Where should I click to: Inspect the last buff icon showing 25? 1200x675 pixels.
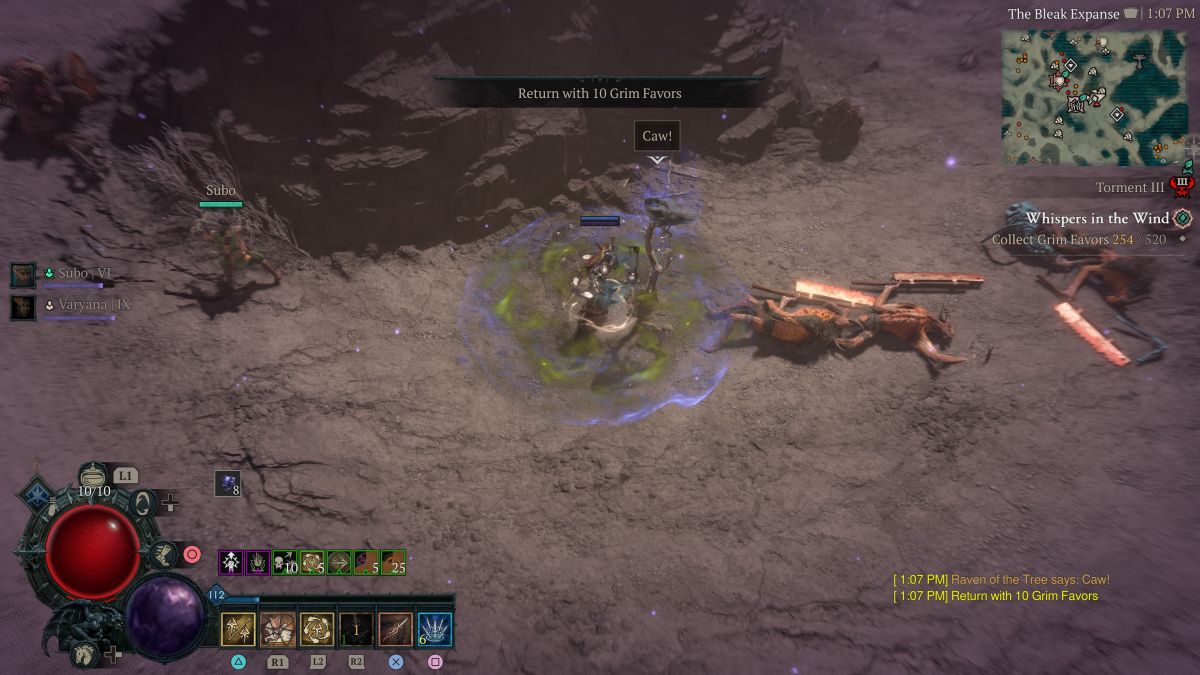pyautogui.click(x=393, y=563)
